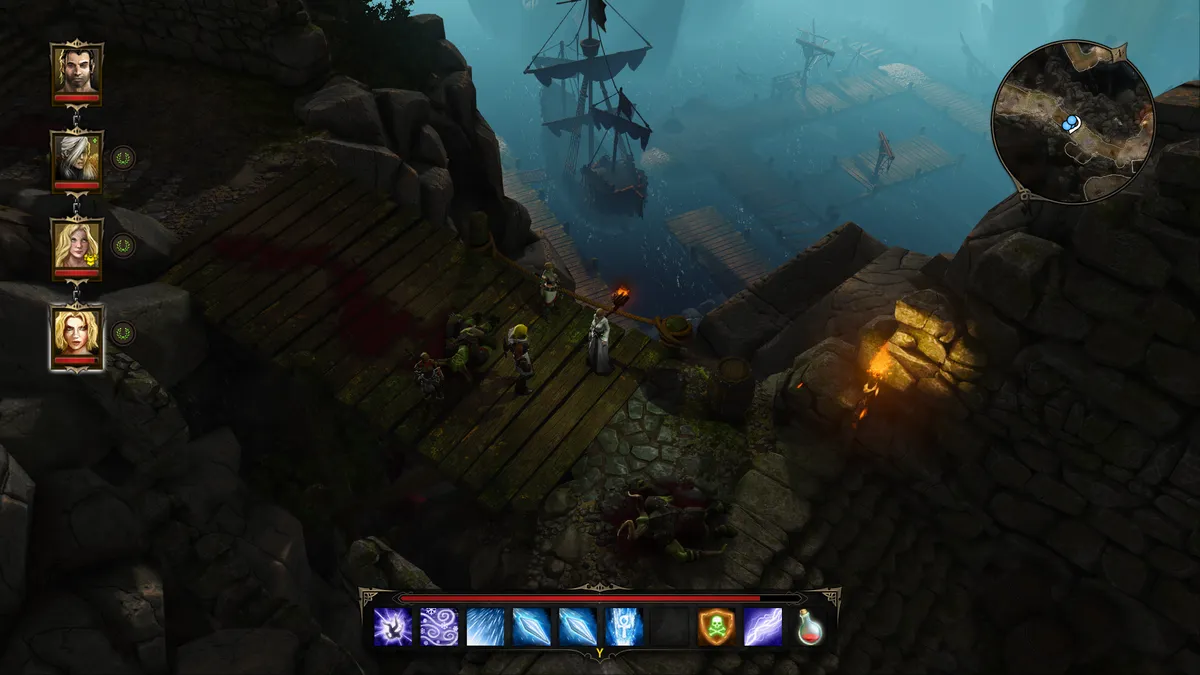Use the blue slanted-streaks rain skill
Image resolution: width=1200 pixels, height=675 pixels.
click(485, 627)
